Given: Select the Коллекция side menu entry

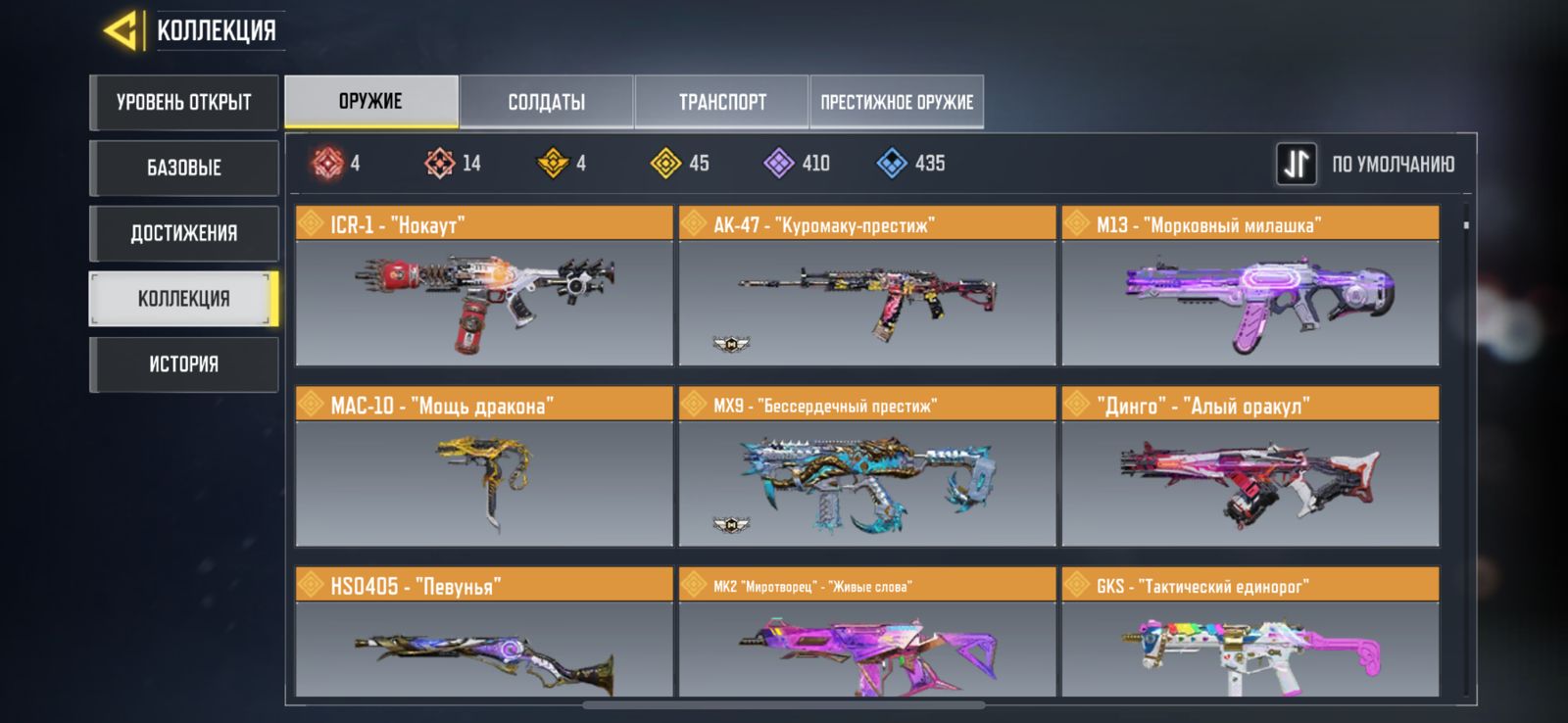Looking at the screenshot, I should pos(184,299).
